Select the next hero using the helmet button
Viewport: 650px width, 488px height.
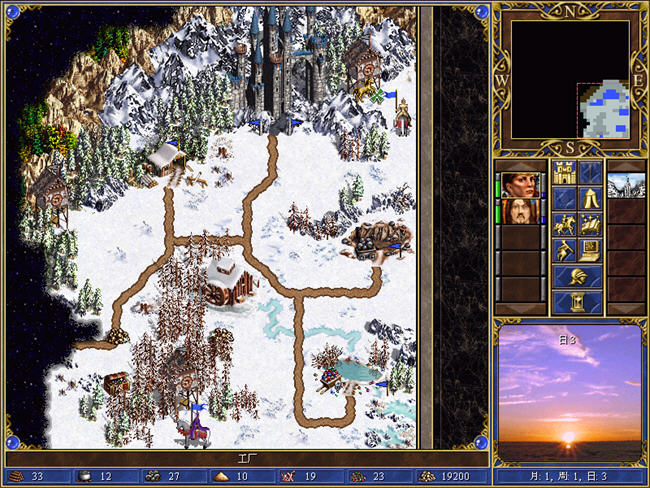tap(577, 277)
